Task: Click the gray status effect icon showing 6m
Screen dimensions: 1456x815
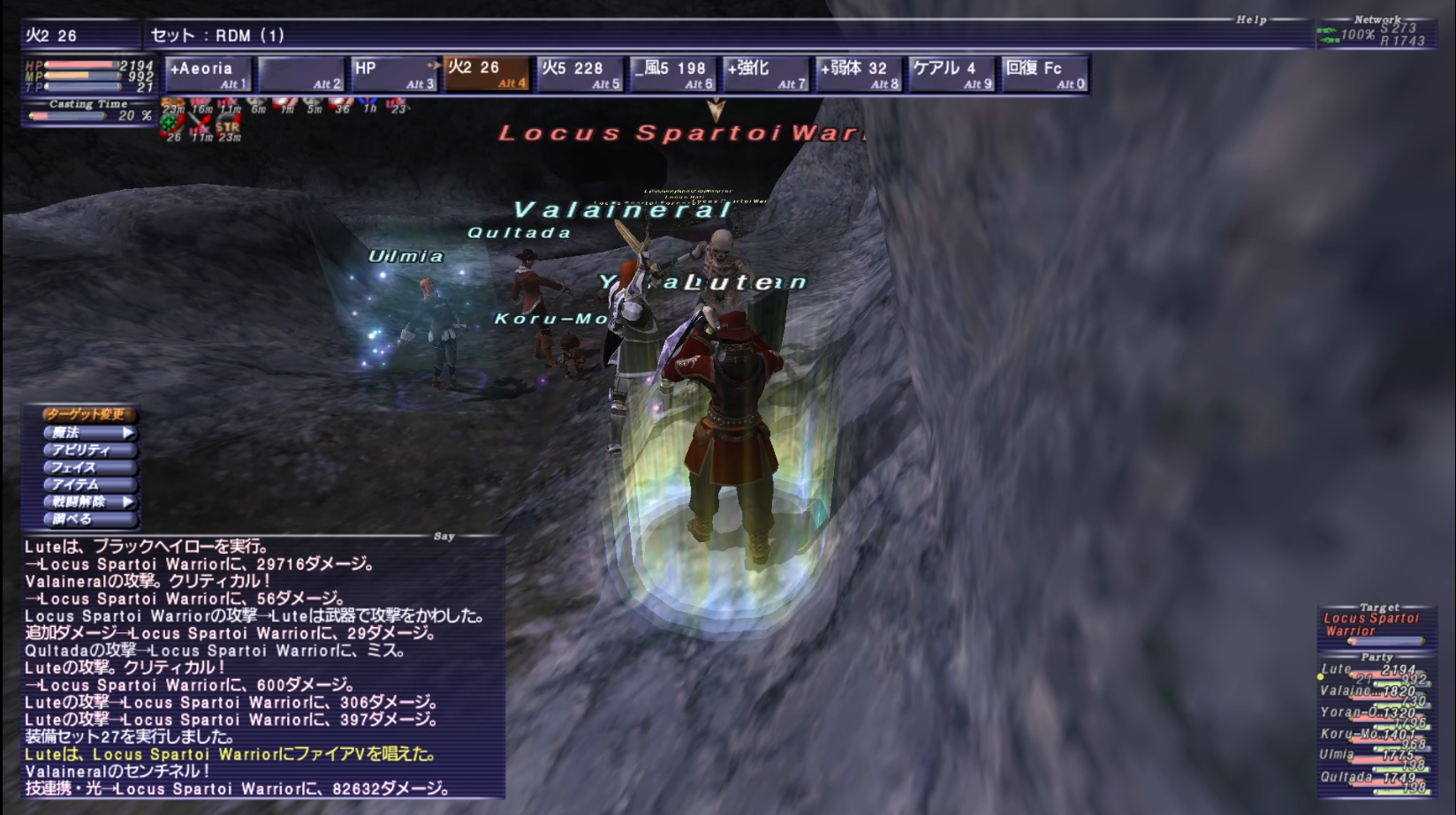Action: pos(256,104)
